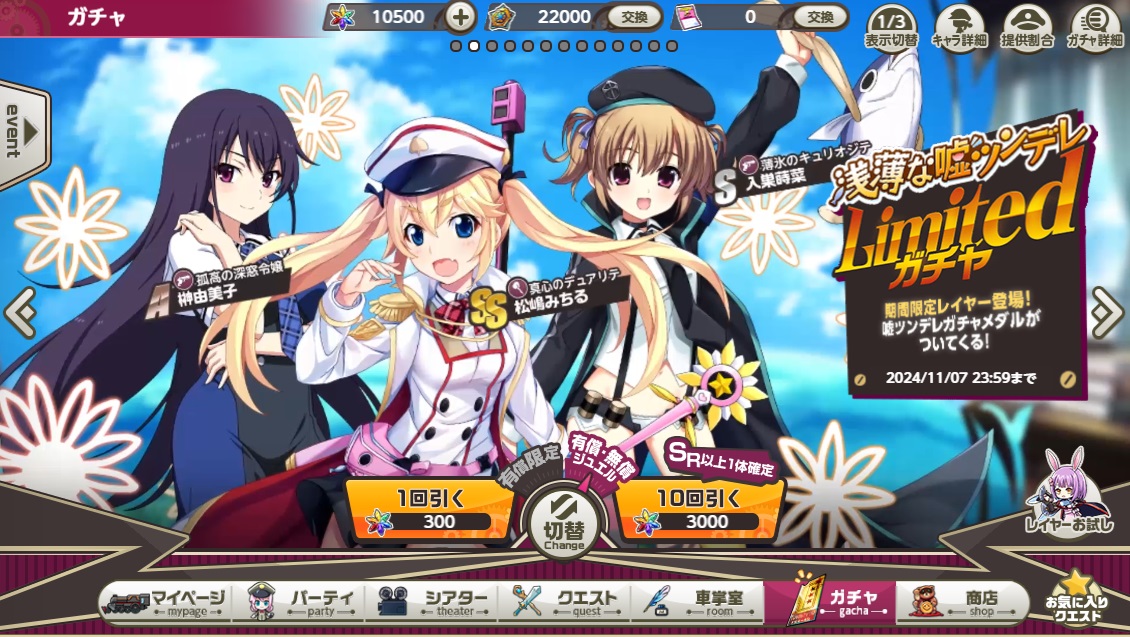1130x637 pixels.
Task: Exchange the 22000 medal currency
Action: pos(635,16)
